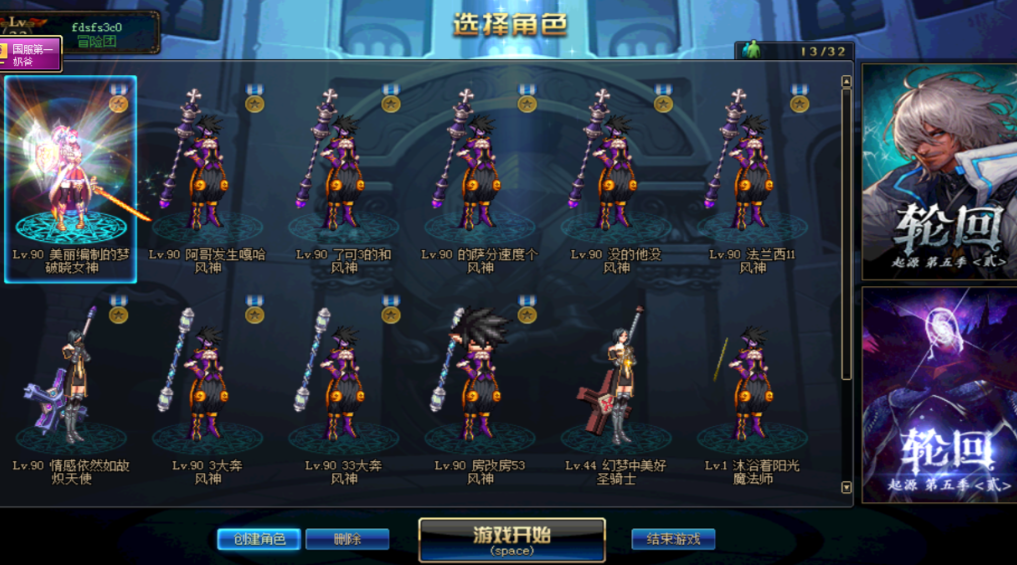
Task: Click the 创建角色 (create character) button
Action: point(259,539)
